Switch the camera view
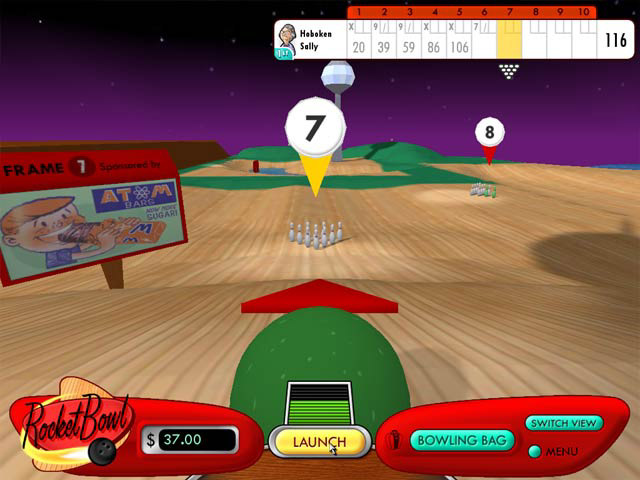The width and height of the screenshot is (640, 480). [563, 423]
